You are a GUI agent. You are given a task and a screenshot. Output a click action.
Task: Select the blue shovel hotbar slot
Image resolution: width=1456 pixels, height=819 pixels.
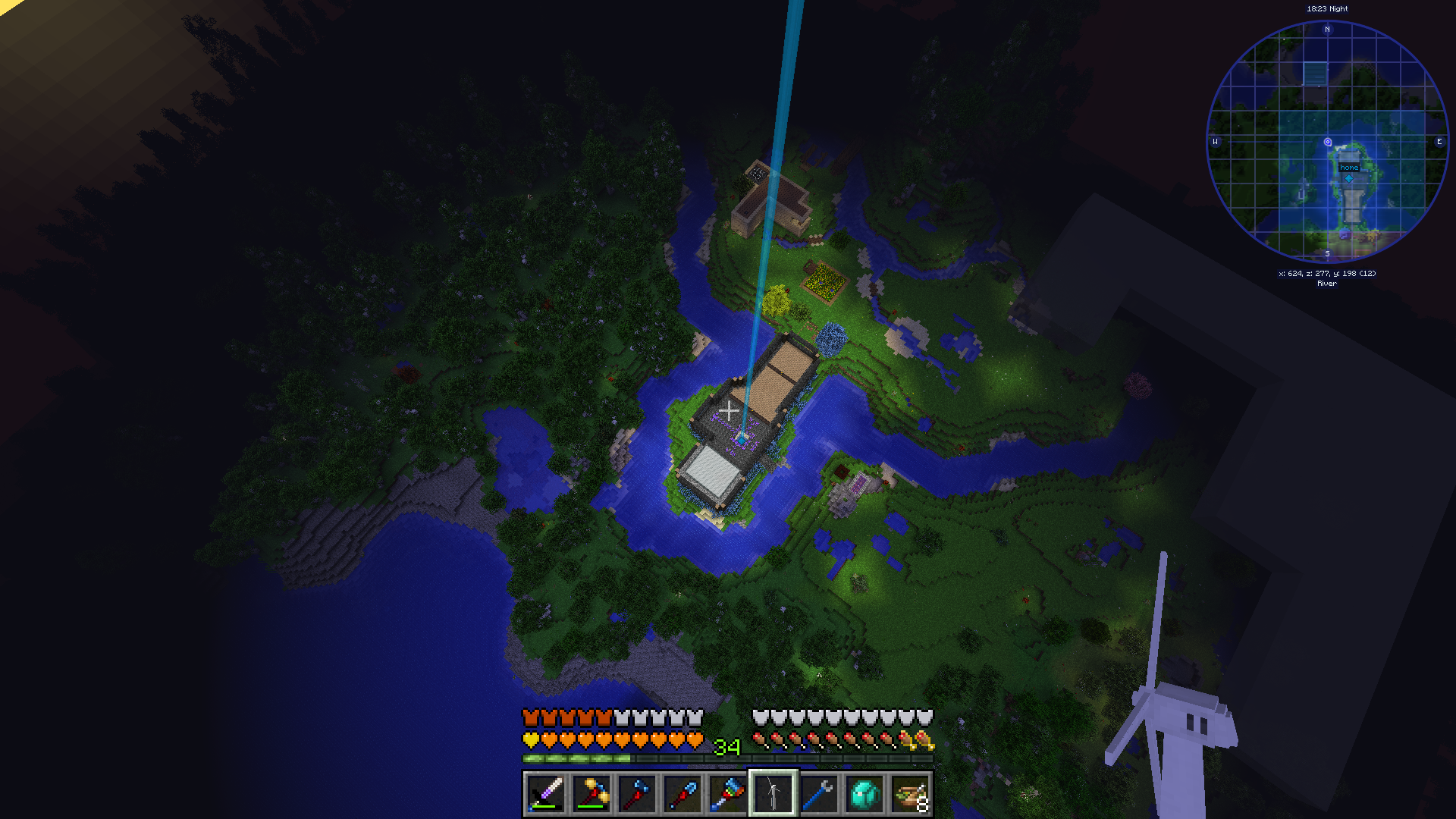(x=682, y=794)
